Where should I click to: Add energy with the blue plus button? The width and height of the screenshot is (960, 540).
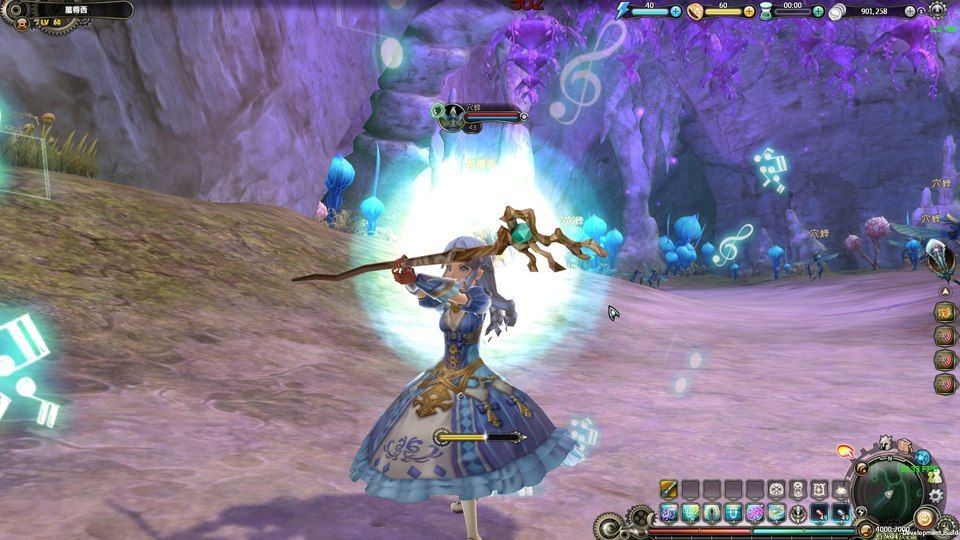[x=676, y=11]
